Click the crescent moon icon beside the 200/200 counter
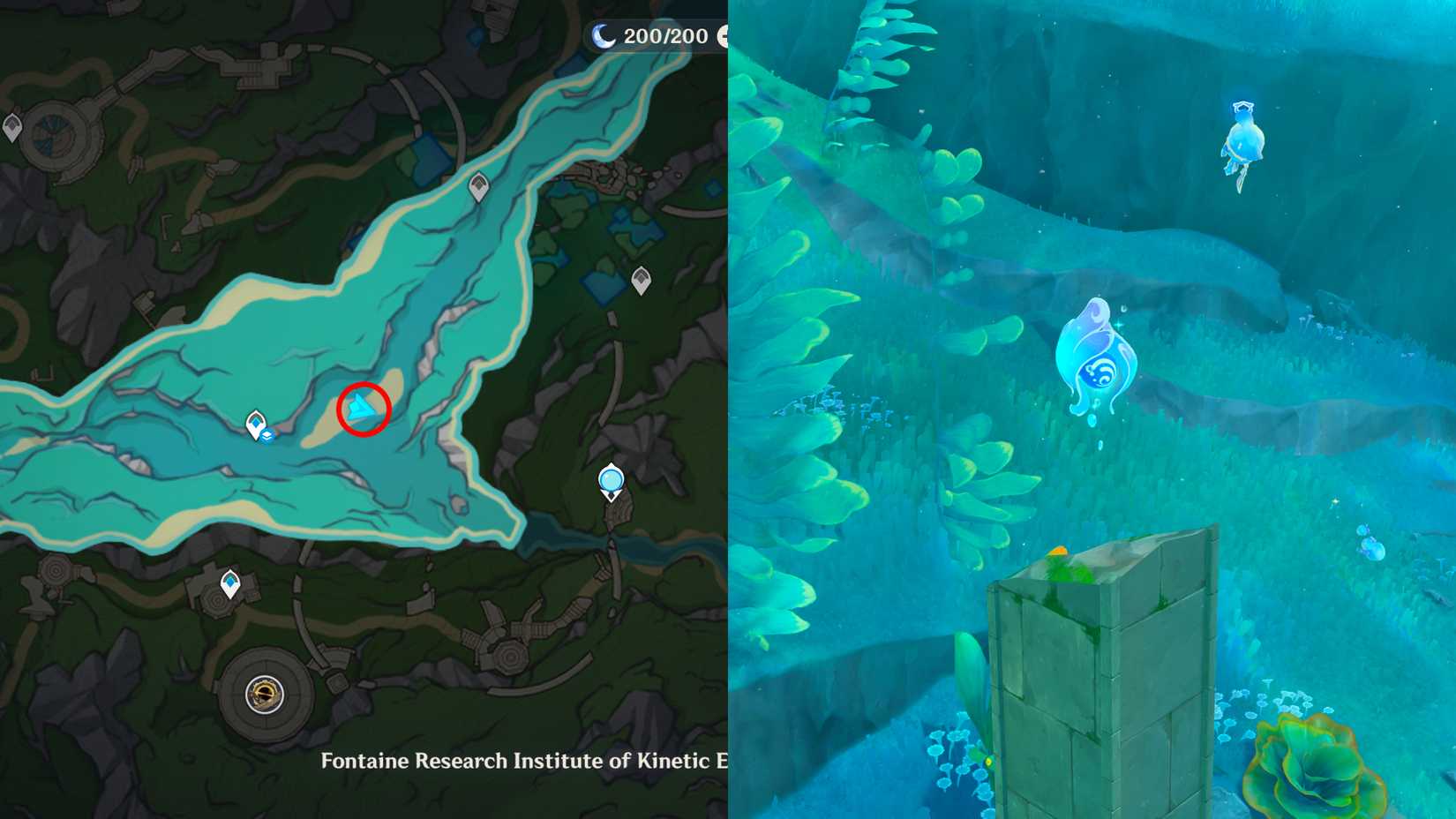This screenshot has height=819, width=1456. 604,35
